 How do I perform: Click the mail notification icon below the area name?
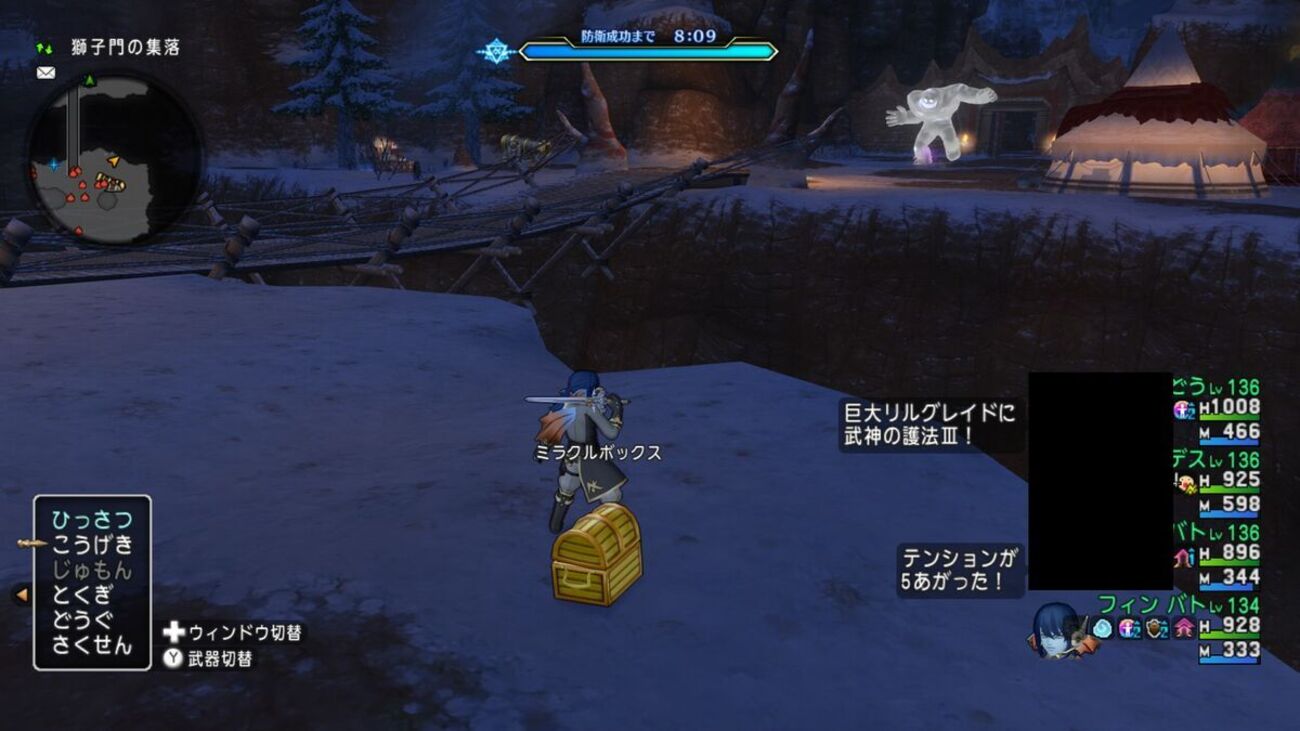point(45,72)
